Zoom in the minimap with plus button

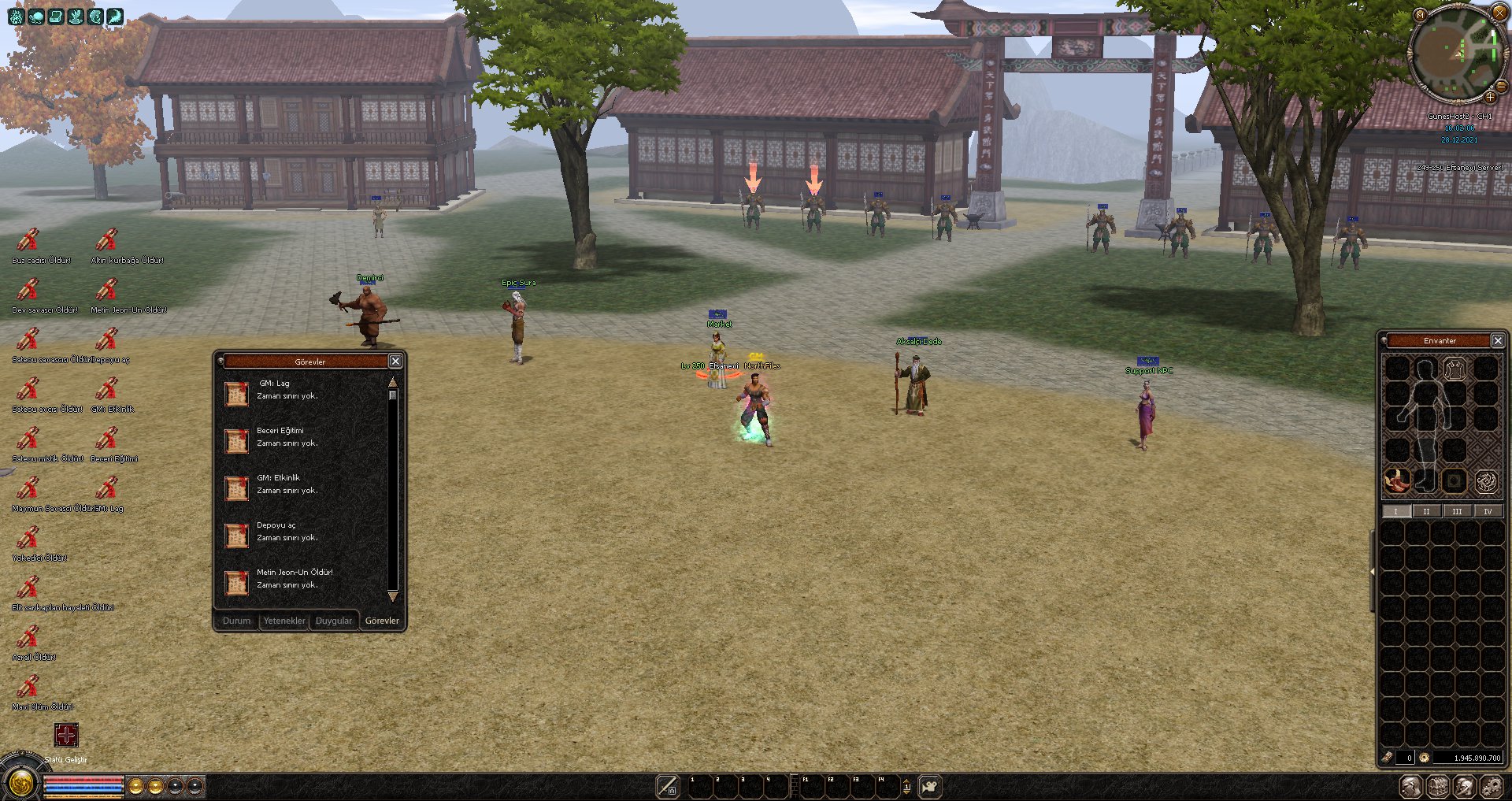click(x=1491, y=98)
